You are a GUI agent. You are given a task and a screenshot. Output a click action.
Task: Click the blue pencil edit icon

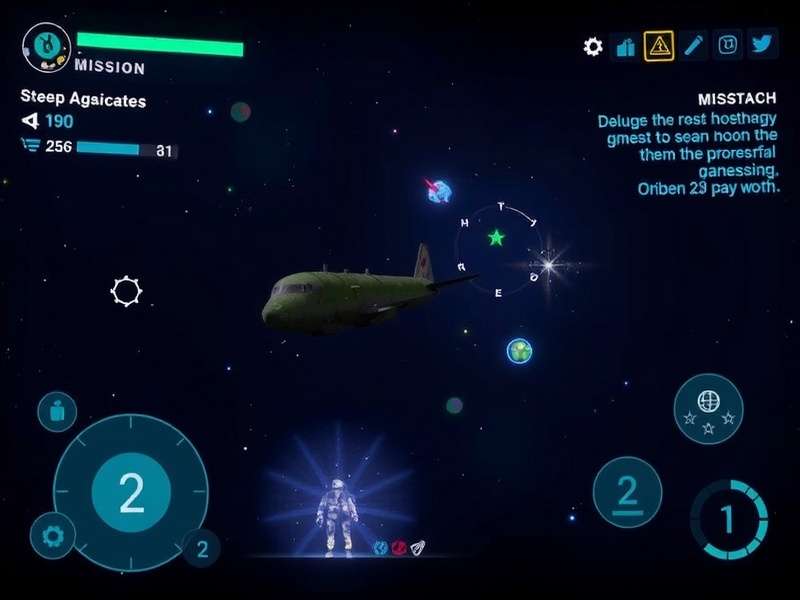coord(695,45)
